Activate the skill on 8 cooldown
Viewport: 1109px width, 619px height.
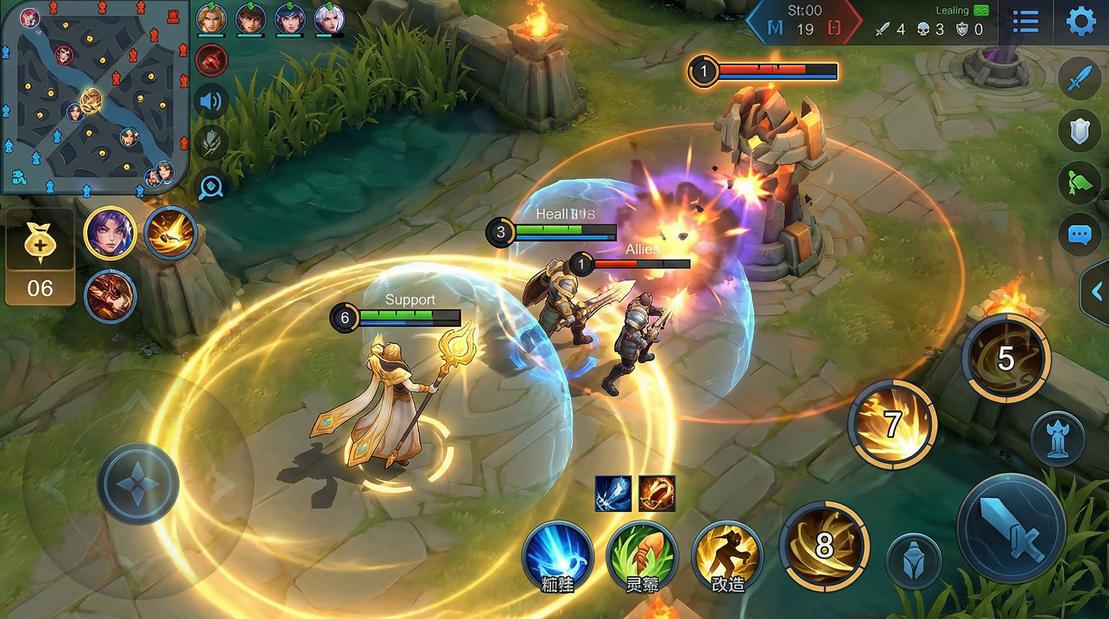point(824,546)
